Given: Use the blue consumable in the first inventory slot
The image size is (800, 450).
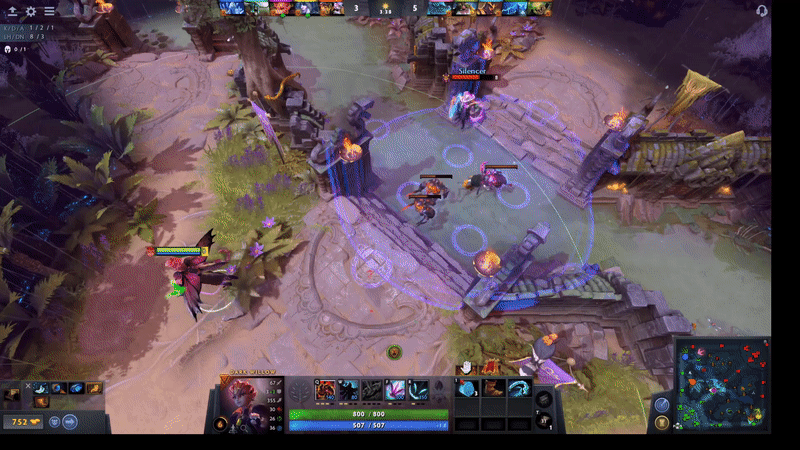Looking at the screenshot, I should click(468, 388).
